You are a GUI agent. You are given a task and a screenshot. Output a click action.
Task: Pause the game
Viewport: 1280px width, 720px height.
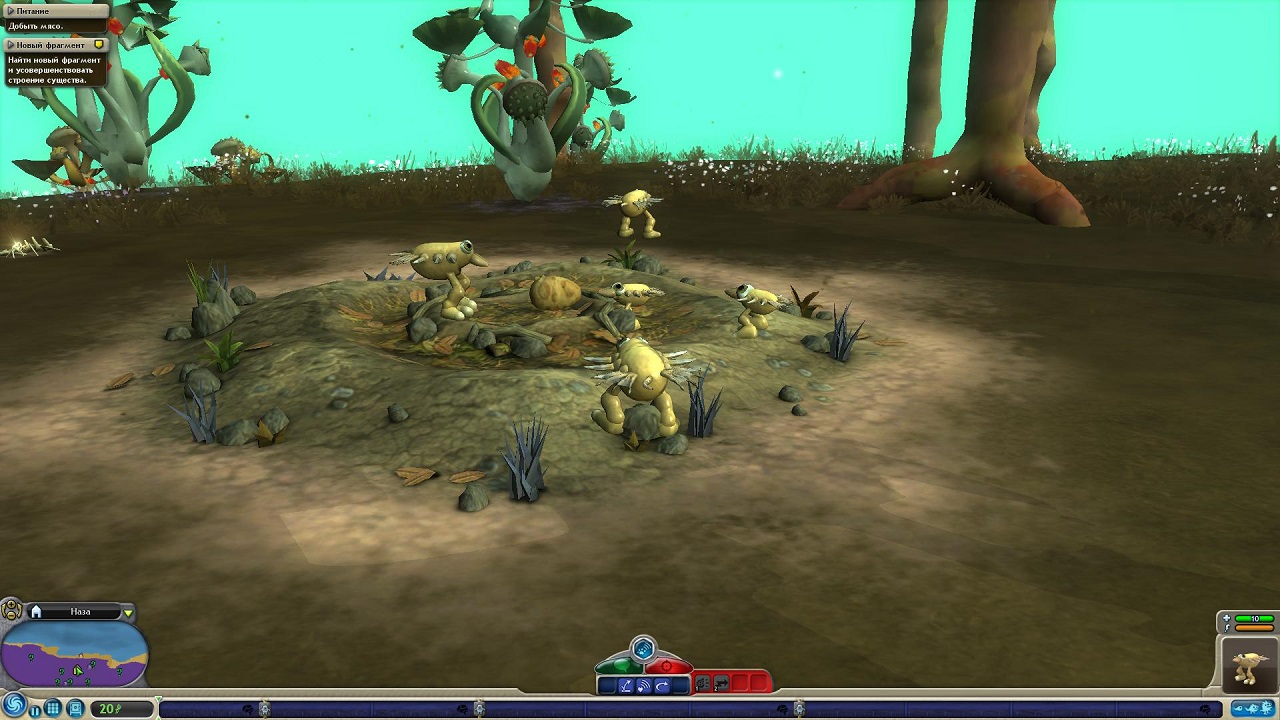coord(35,710)
